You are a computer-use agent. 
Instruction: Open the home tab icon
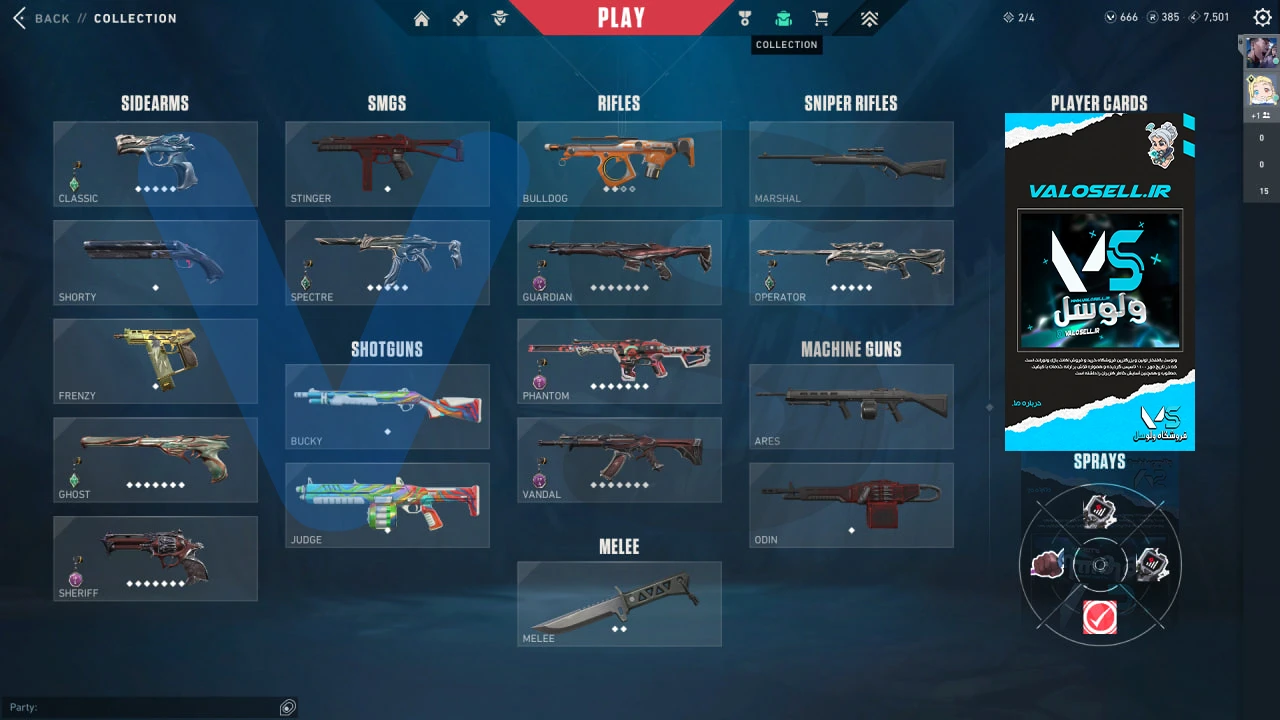pyautogui.click(x=421, y=18)
